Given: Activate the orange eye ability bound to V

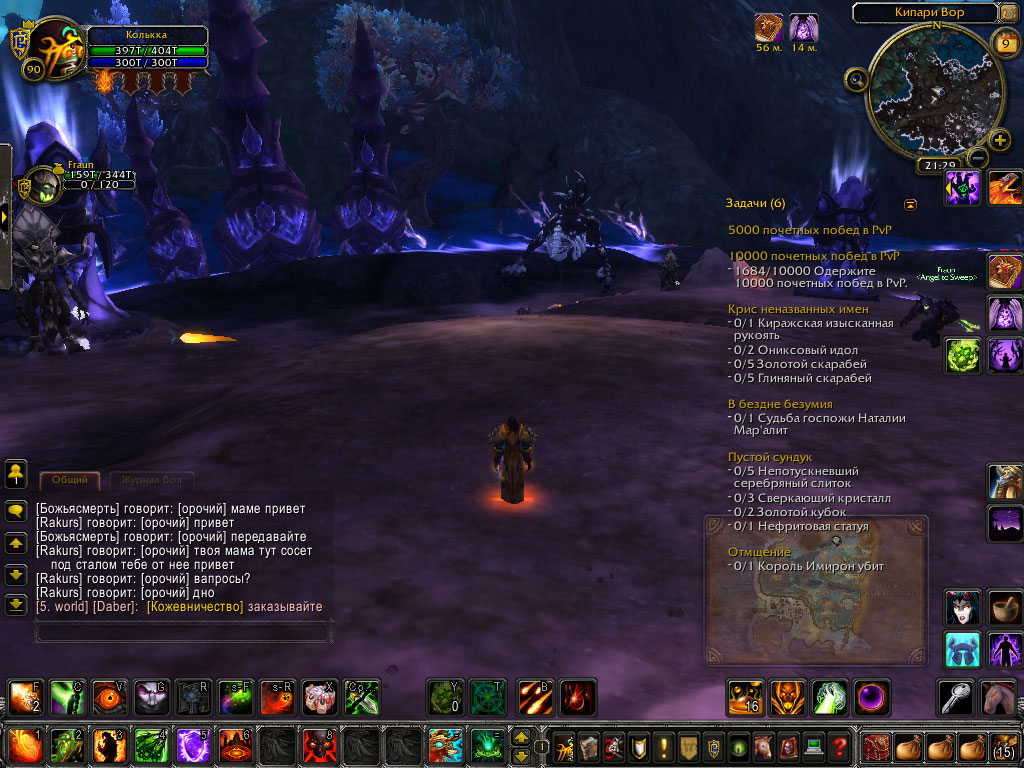Looking at the screenshot, I should click(x=108, y=697).
